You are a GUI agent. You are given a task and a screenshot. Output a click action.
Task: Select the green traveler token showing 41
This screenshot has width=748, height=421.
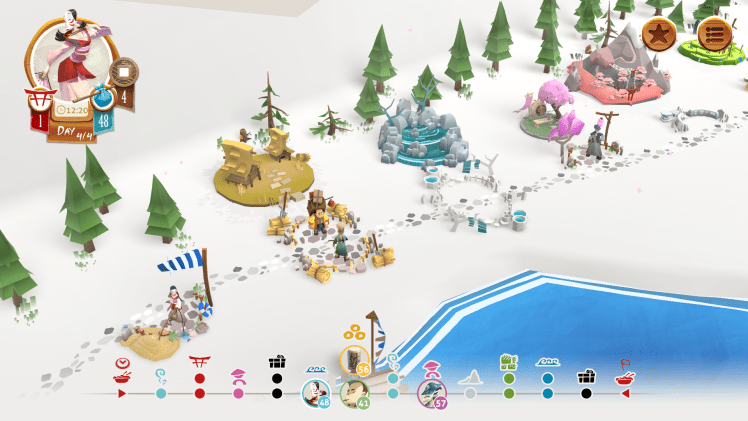pyautogui.click(x=354, y=393)
